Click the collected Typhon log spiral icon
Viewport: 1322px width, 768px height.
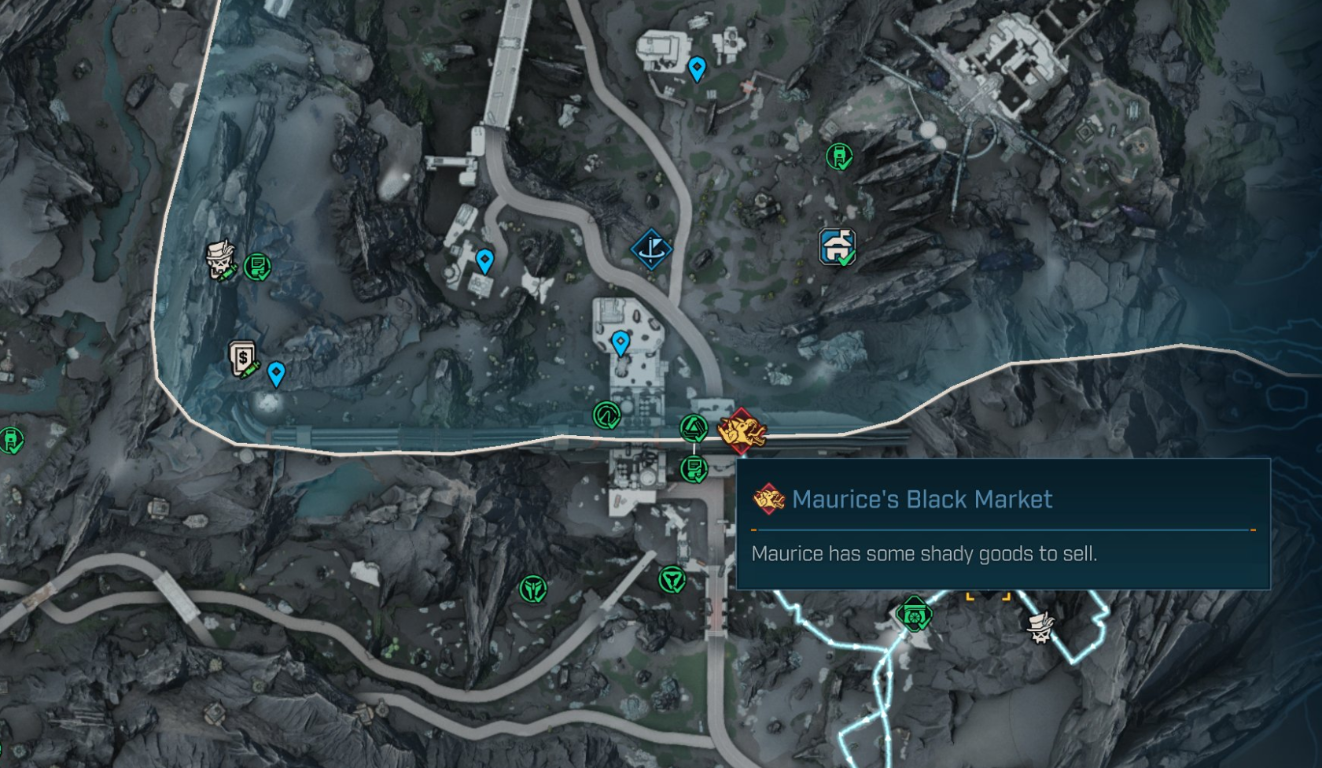[x=606, y=414]
